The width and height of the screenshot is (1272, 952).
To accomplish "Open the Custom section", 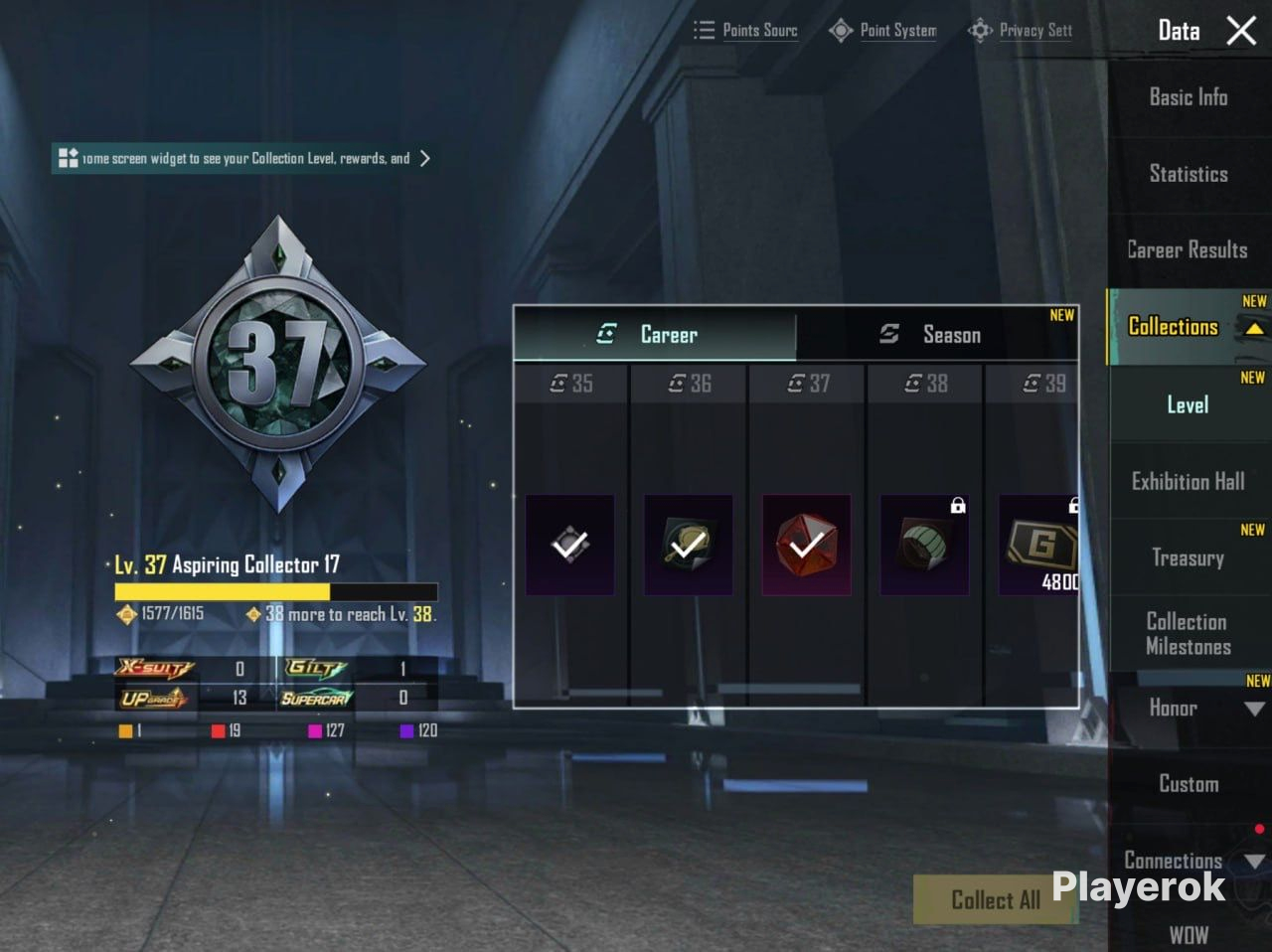I will 1188,784.
